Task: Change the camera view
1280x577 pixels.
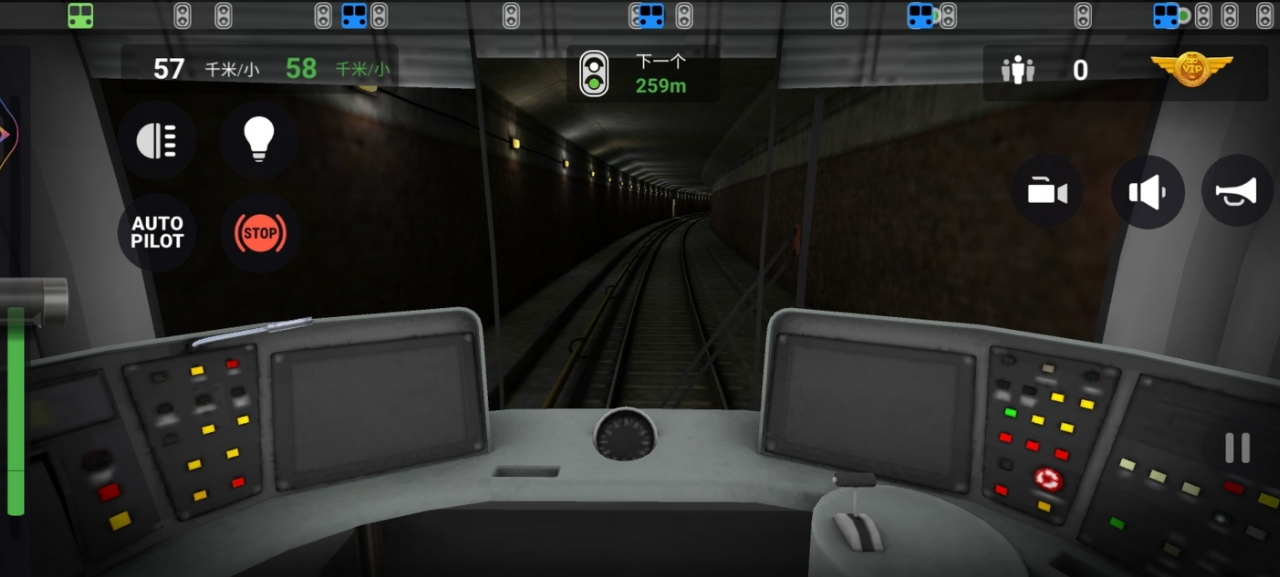Action: [1047, 191]
